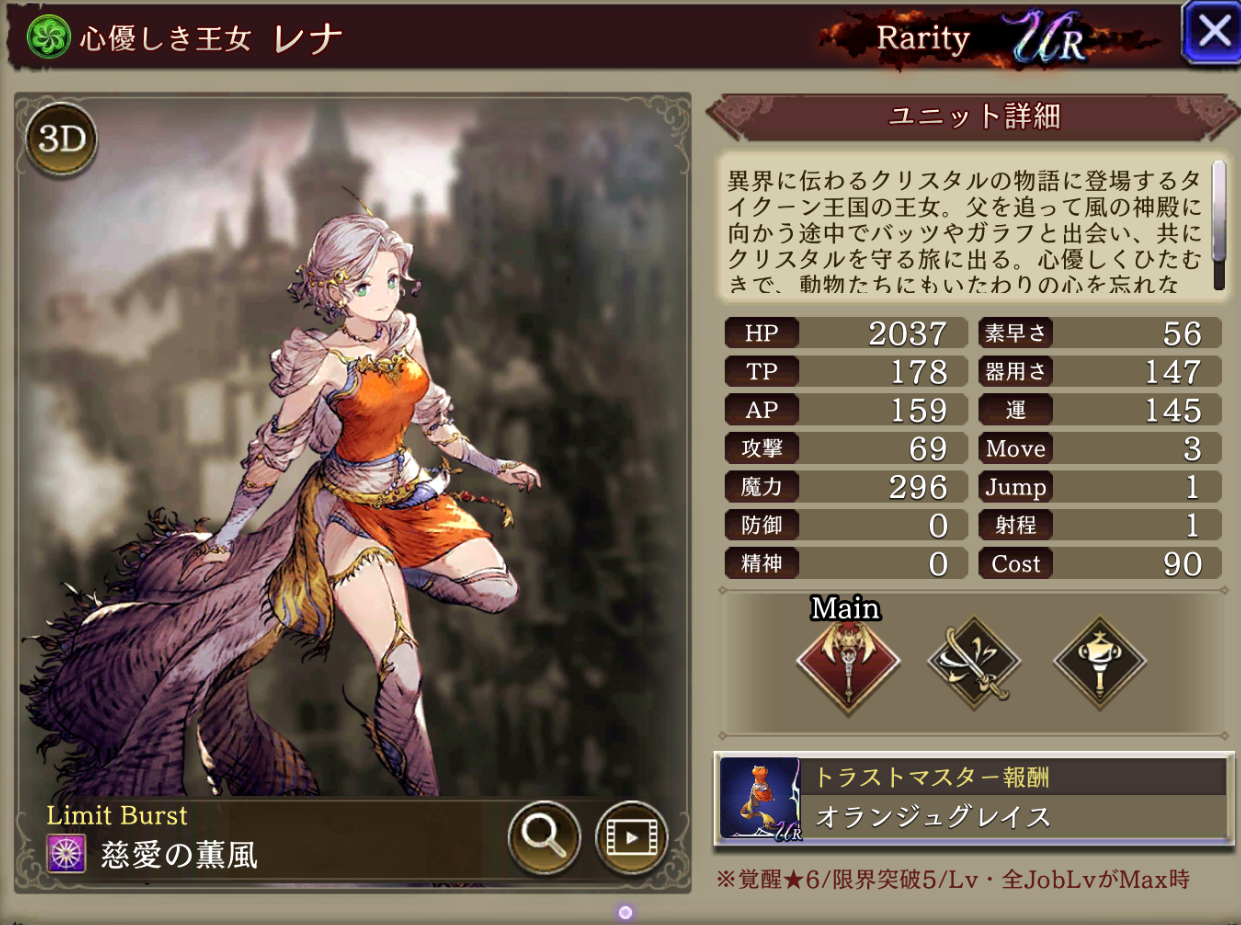Select the 慈愛の薫風 Limit Burst entry
The height and width of the screenshot is (925, 1241).
coord(178,855)
